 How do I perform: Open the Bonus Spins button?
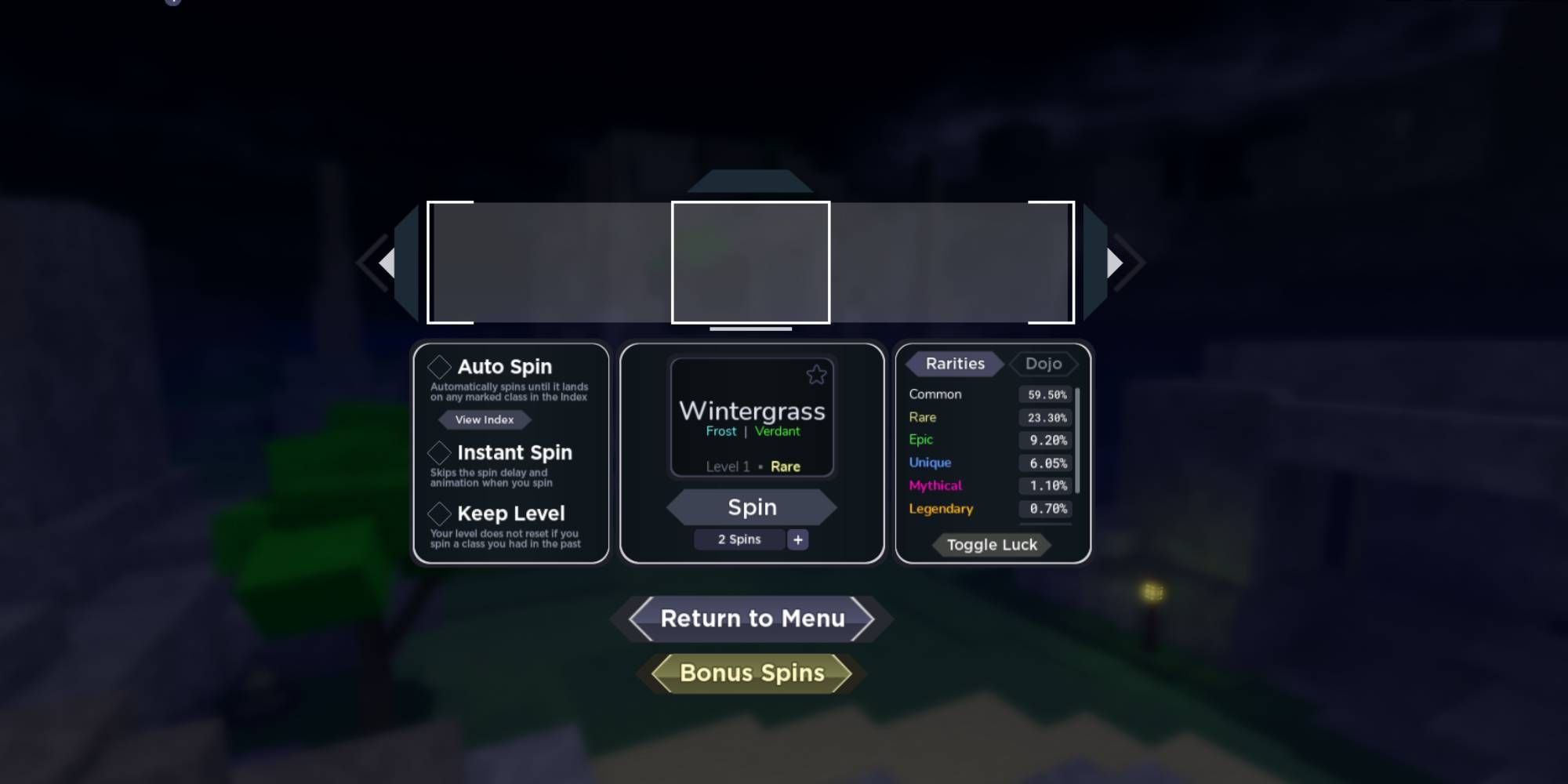(752, 673)
